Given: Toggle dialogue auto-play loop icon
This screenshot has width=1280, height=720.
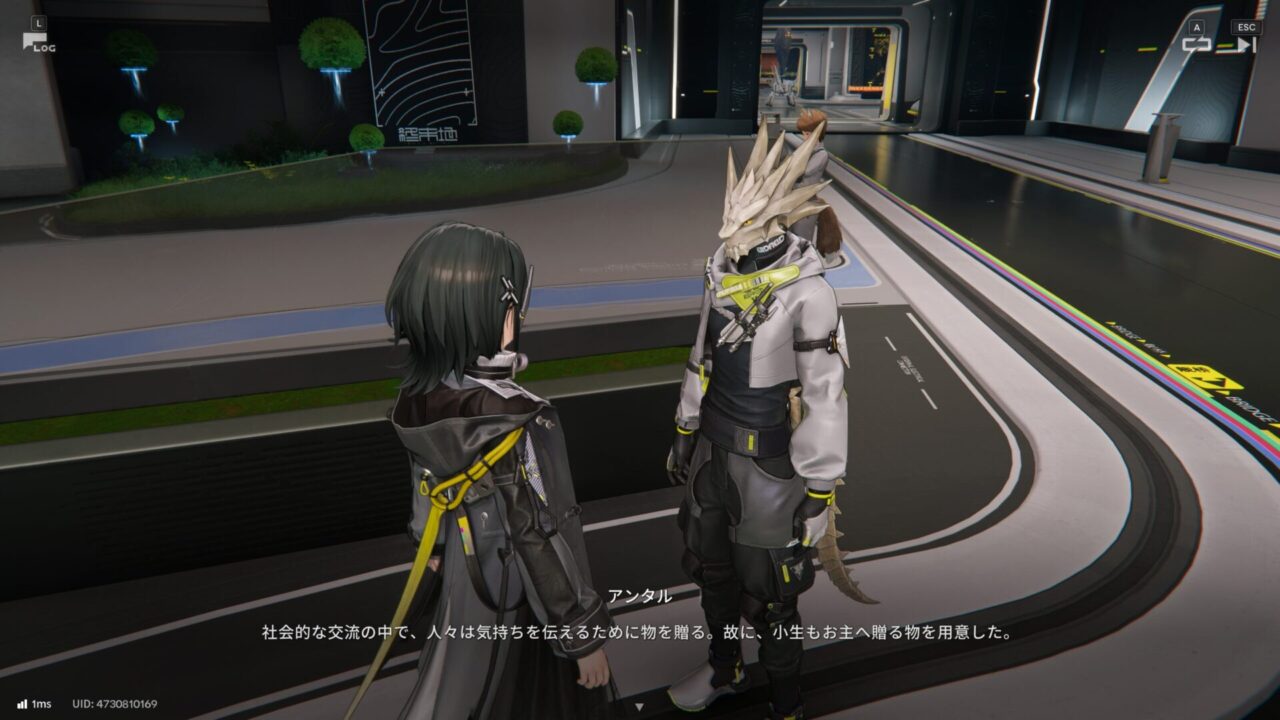Looking at the screenshot, I should click(x=1197, y=43).
